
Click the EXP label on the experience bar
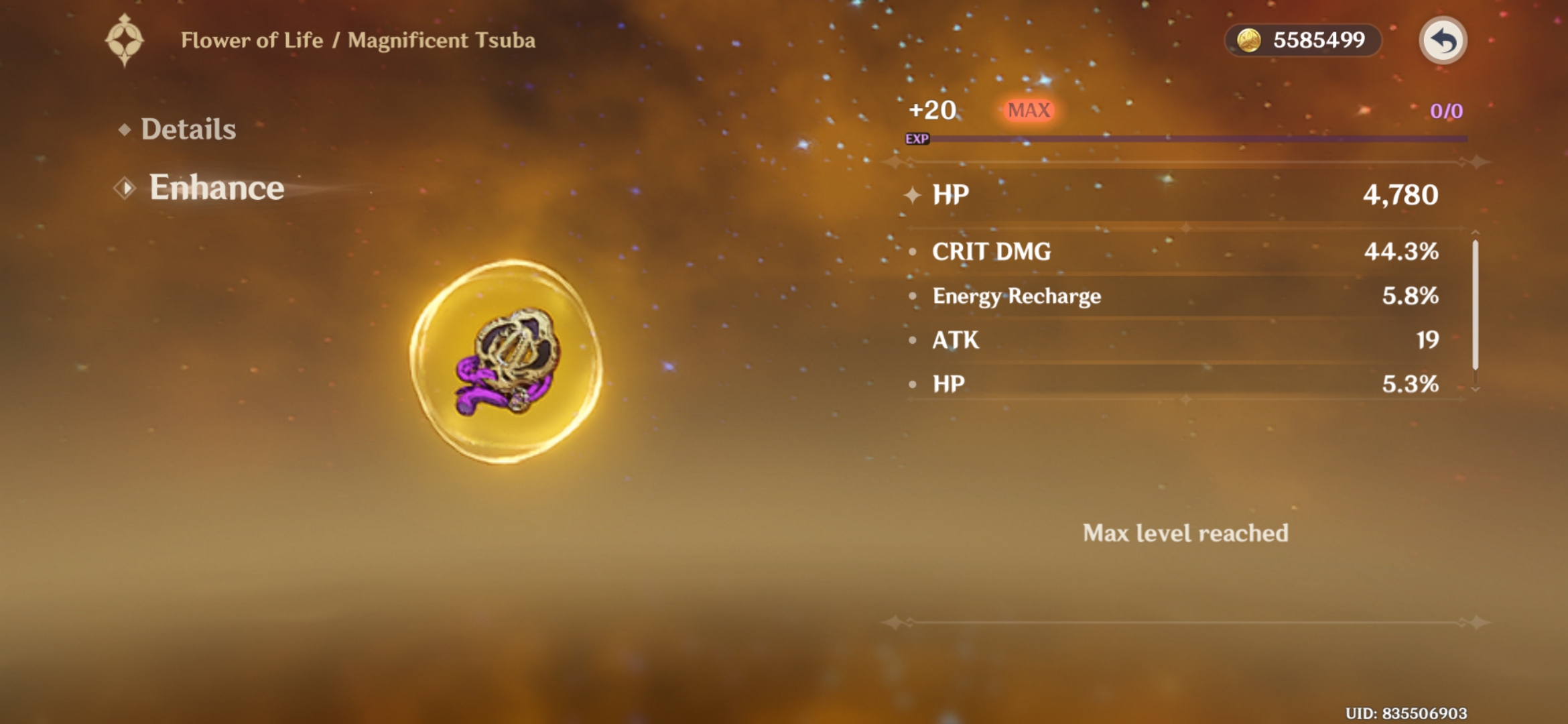916,139
